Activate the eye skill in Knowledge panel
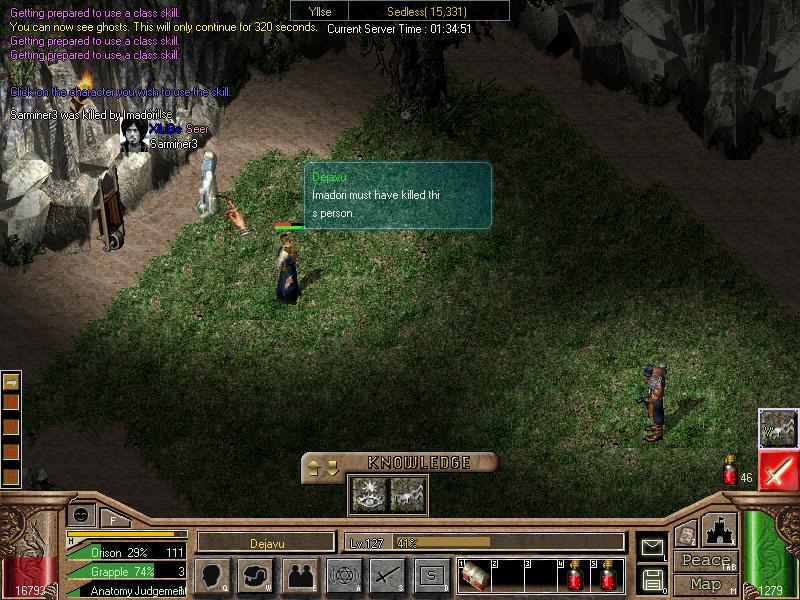800x600 pixels. [367, 493]
